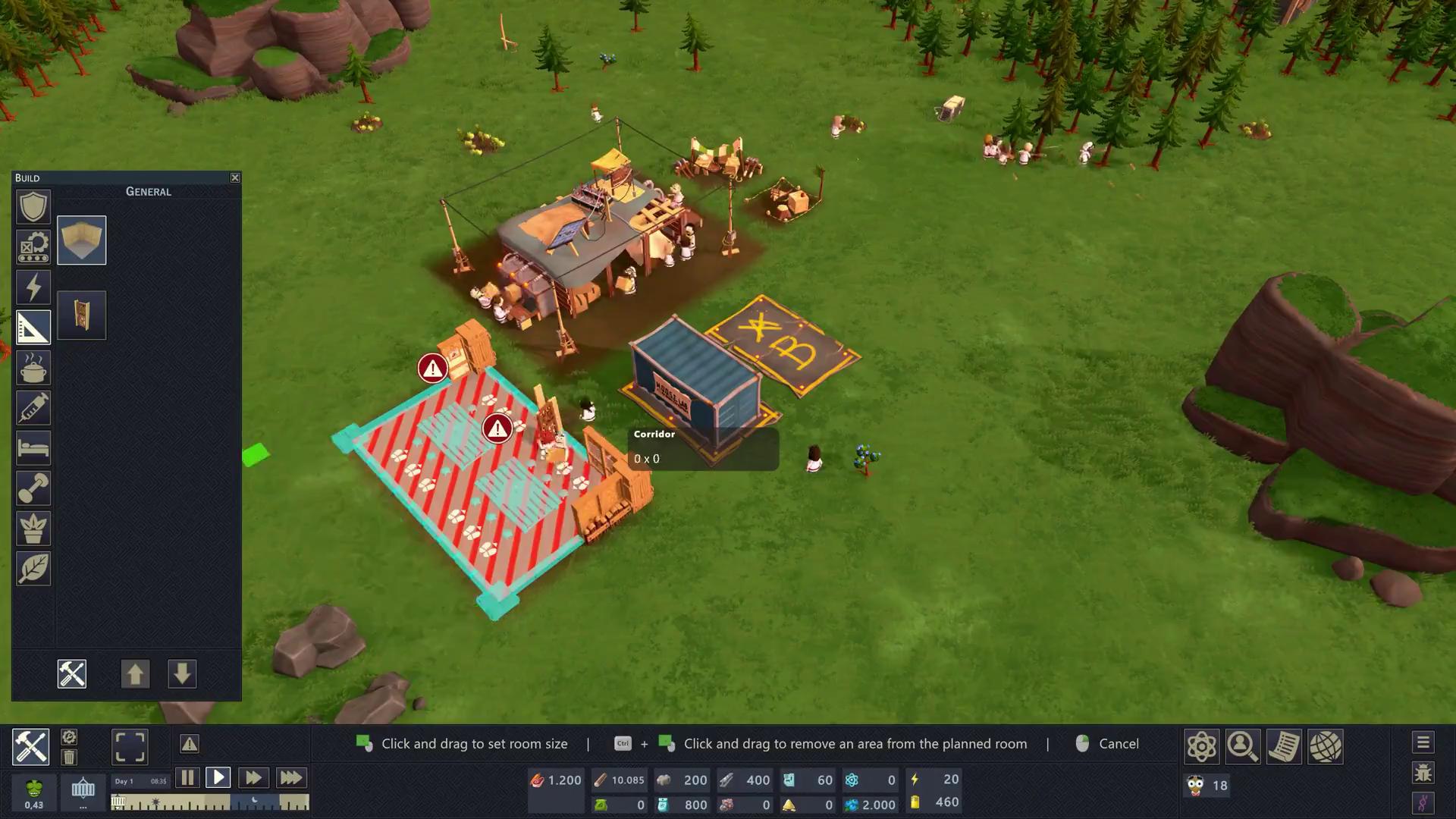The height and width of the screenshot is (819, 1456).
Task: Open the research atom menu
Action: point(1202,746)
